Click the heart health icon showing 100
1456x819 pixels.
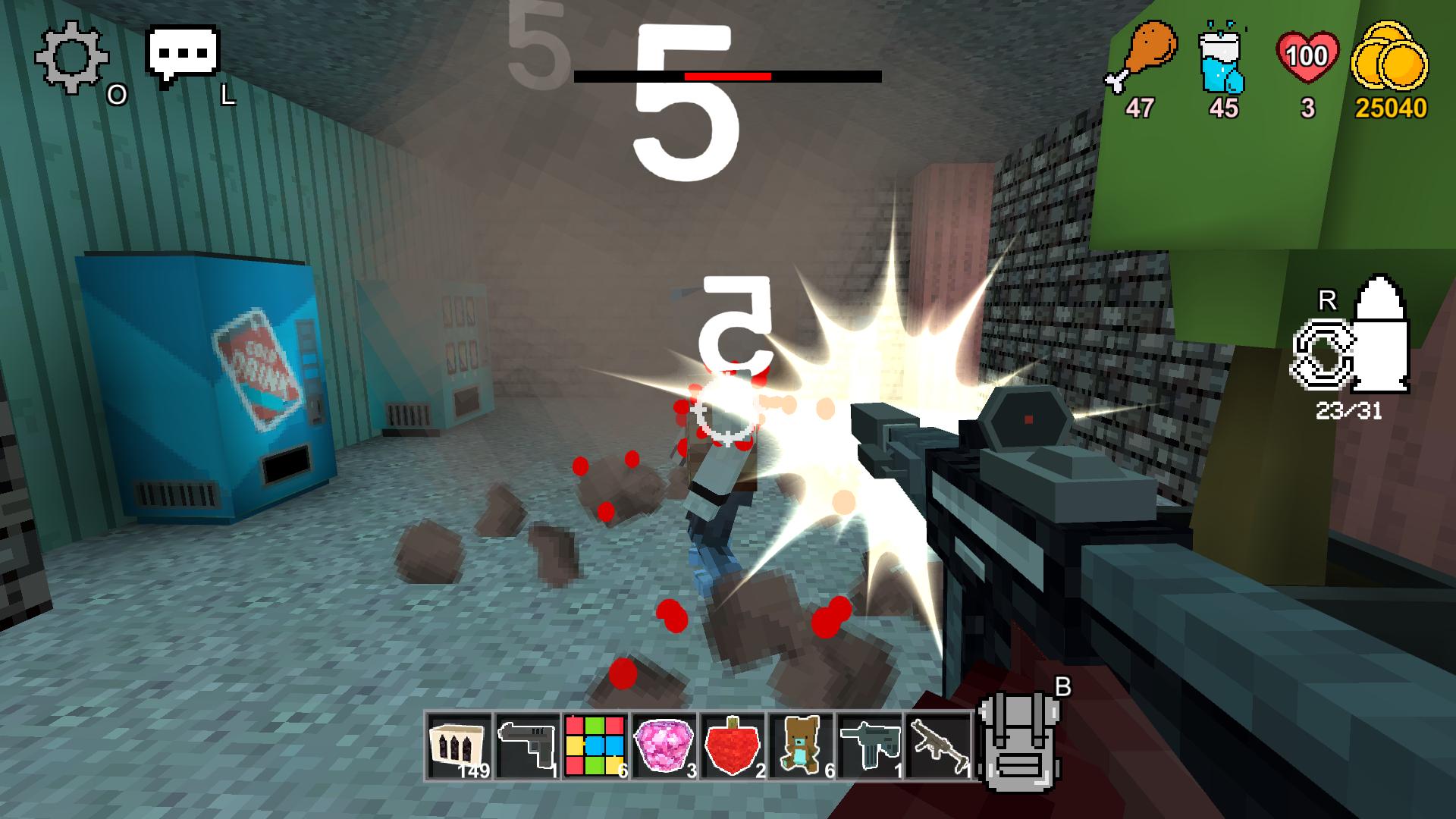tap(1308, 53)
